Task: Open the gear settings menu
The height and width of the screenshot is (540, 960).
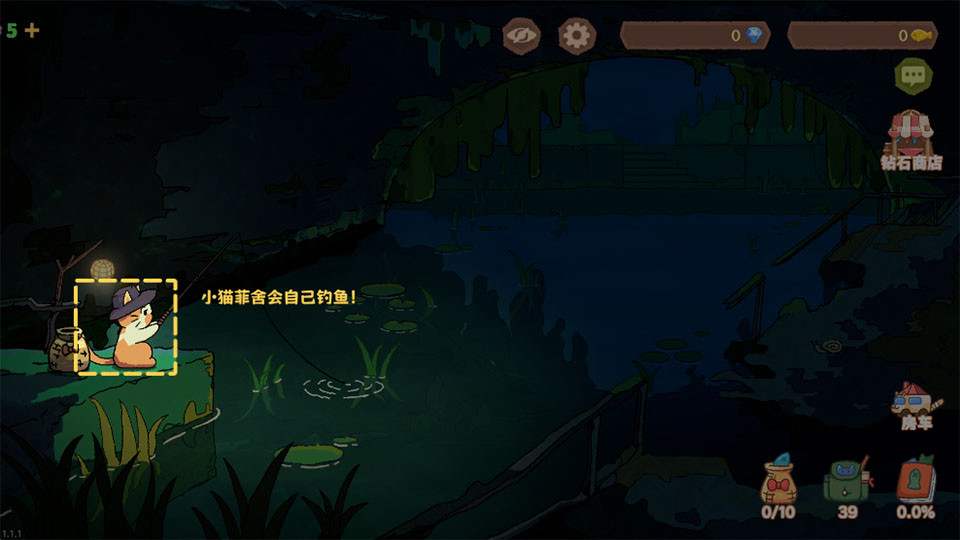Action: pyautogui.click(x=576, y=36)
